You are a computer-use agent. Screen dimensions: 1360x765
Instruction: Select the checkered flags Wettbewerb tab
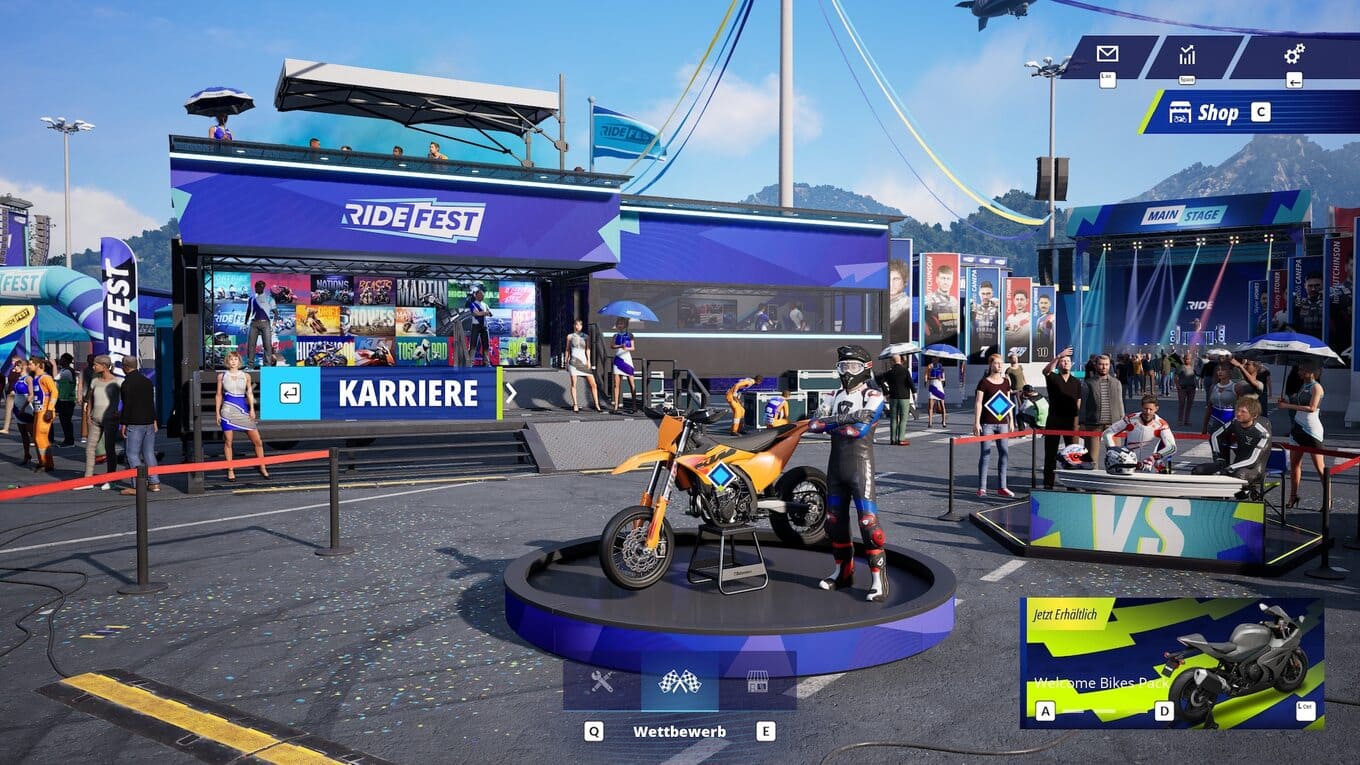[x=679, y=682]
